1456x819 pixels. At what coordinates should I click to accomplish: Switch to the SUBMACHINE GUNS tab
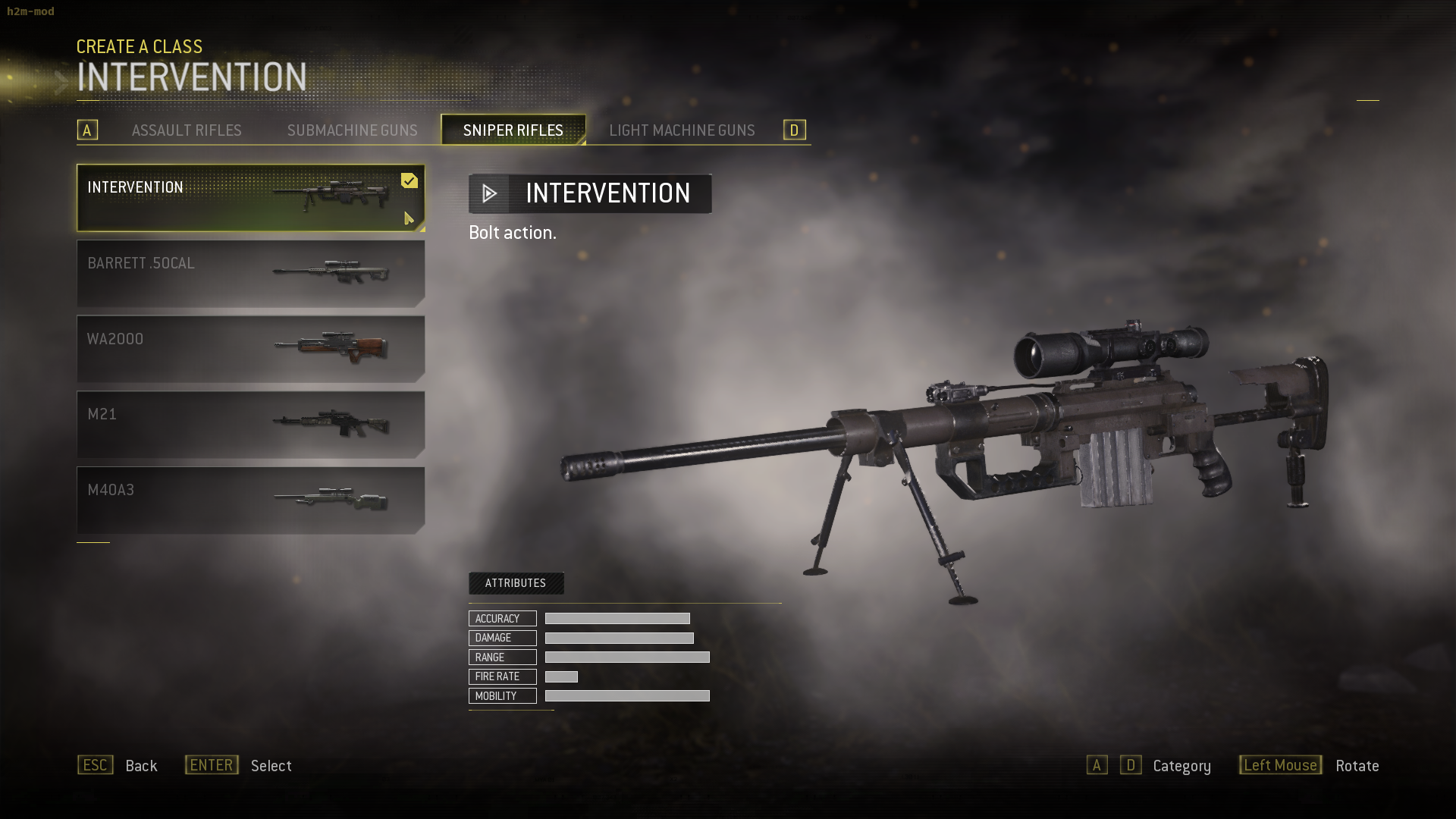coord(352,130)
